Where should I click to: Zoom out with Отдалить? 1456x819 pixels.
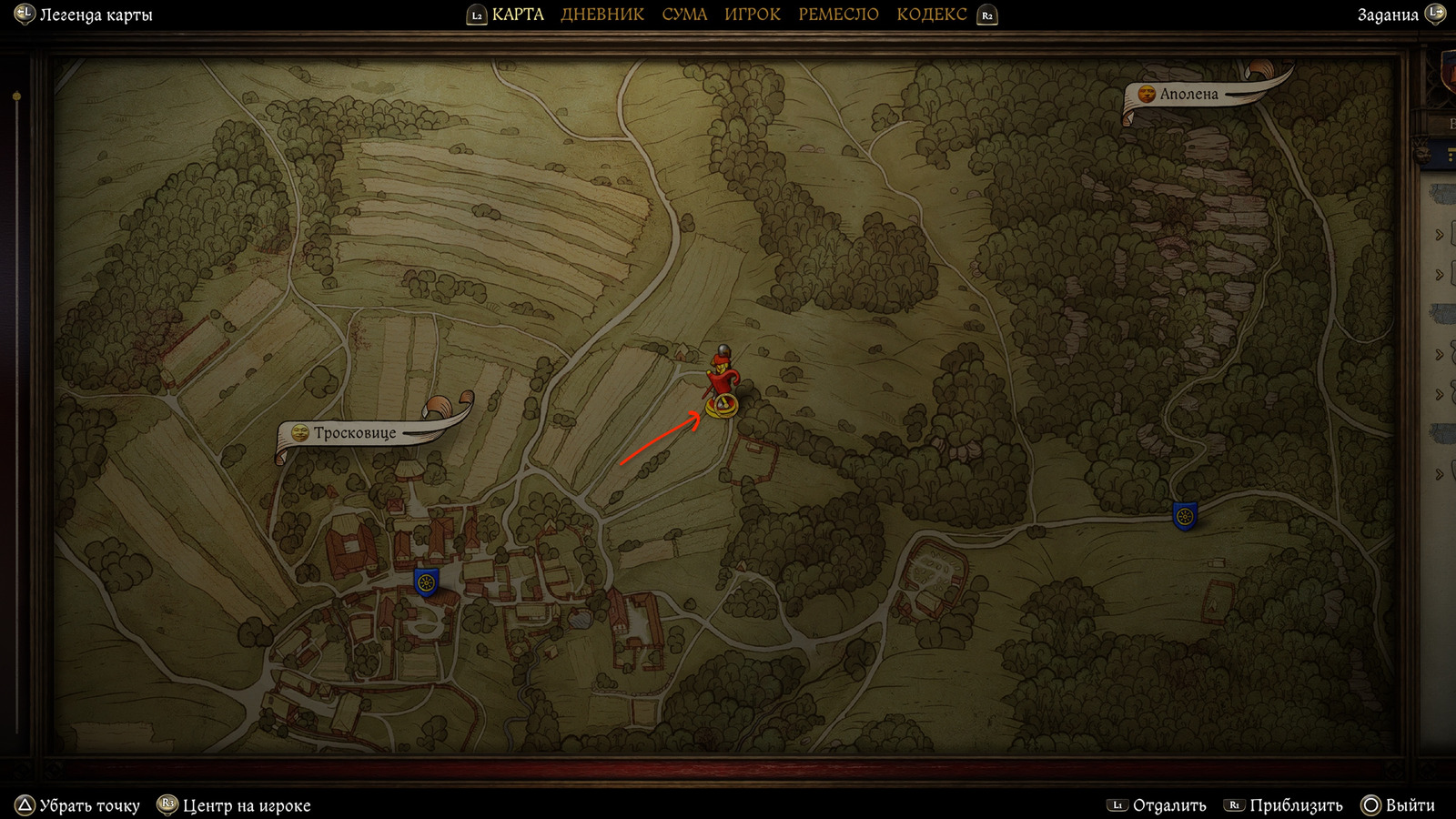pyautogui.click(x=1168, y=805)
